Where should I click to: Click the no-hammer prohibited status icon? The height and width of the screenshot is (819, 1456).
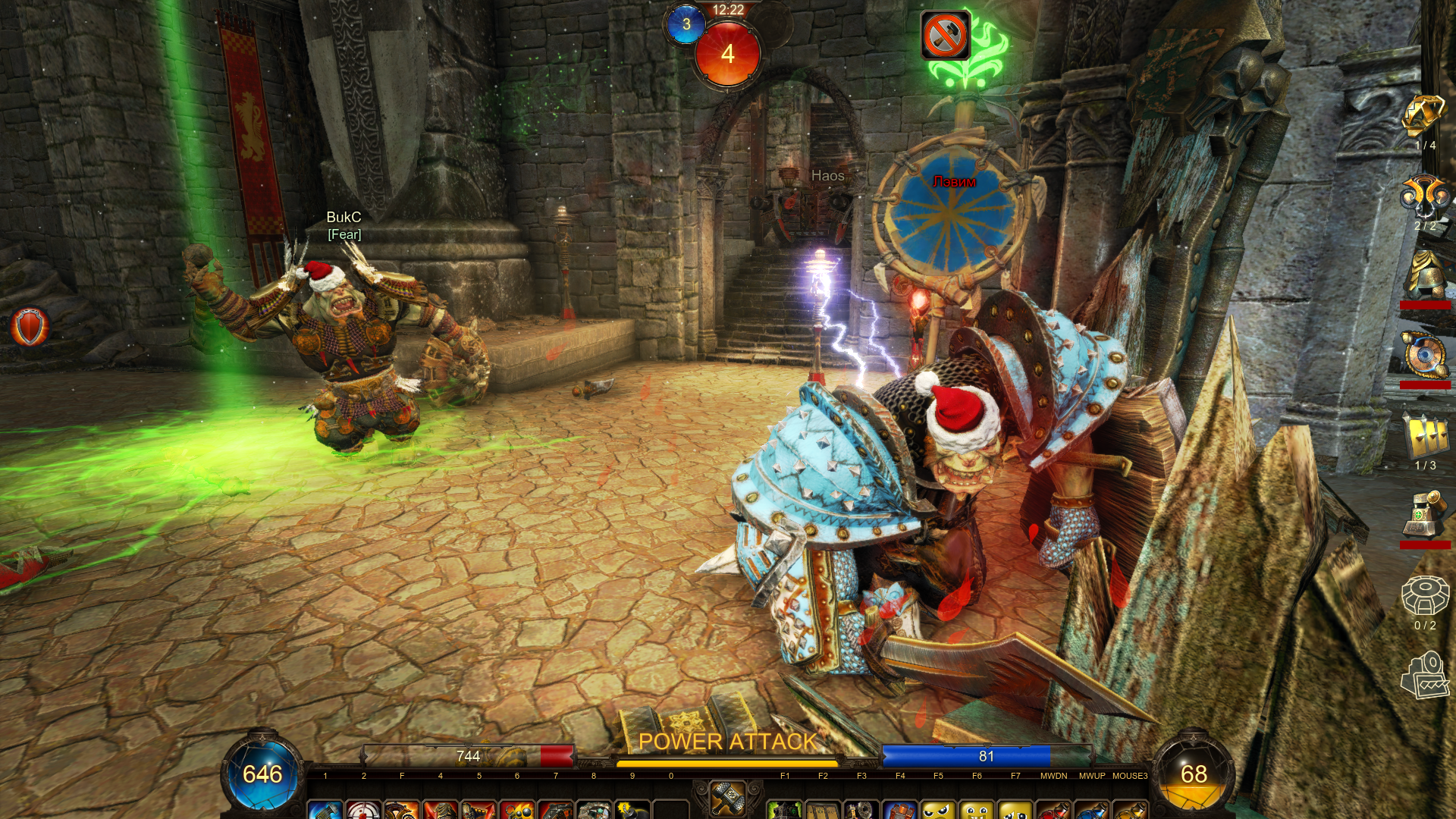tap(945, 35)
